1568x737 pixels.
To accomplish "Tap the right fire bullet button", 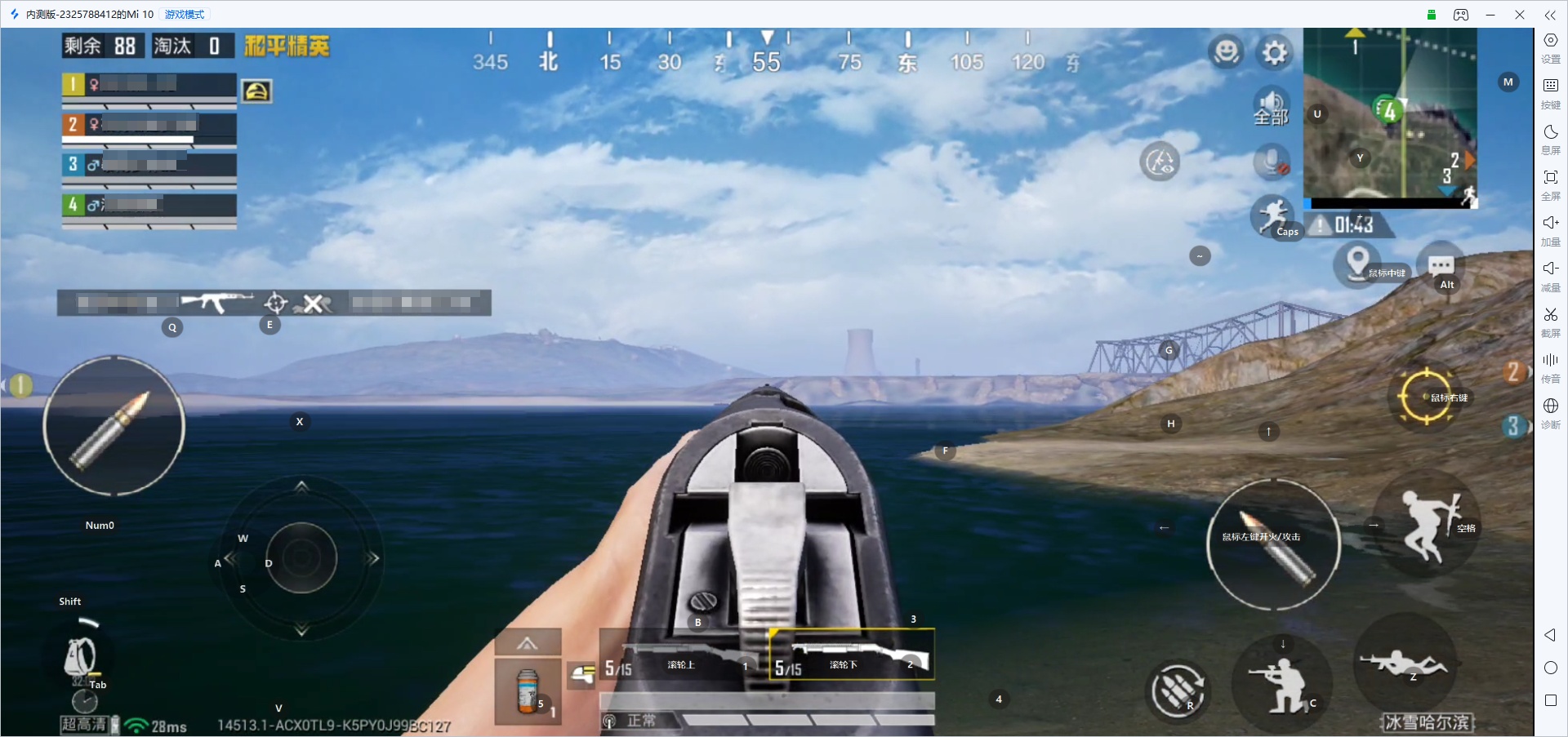I will tap(1273, 544).
